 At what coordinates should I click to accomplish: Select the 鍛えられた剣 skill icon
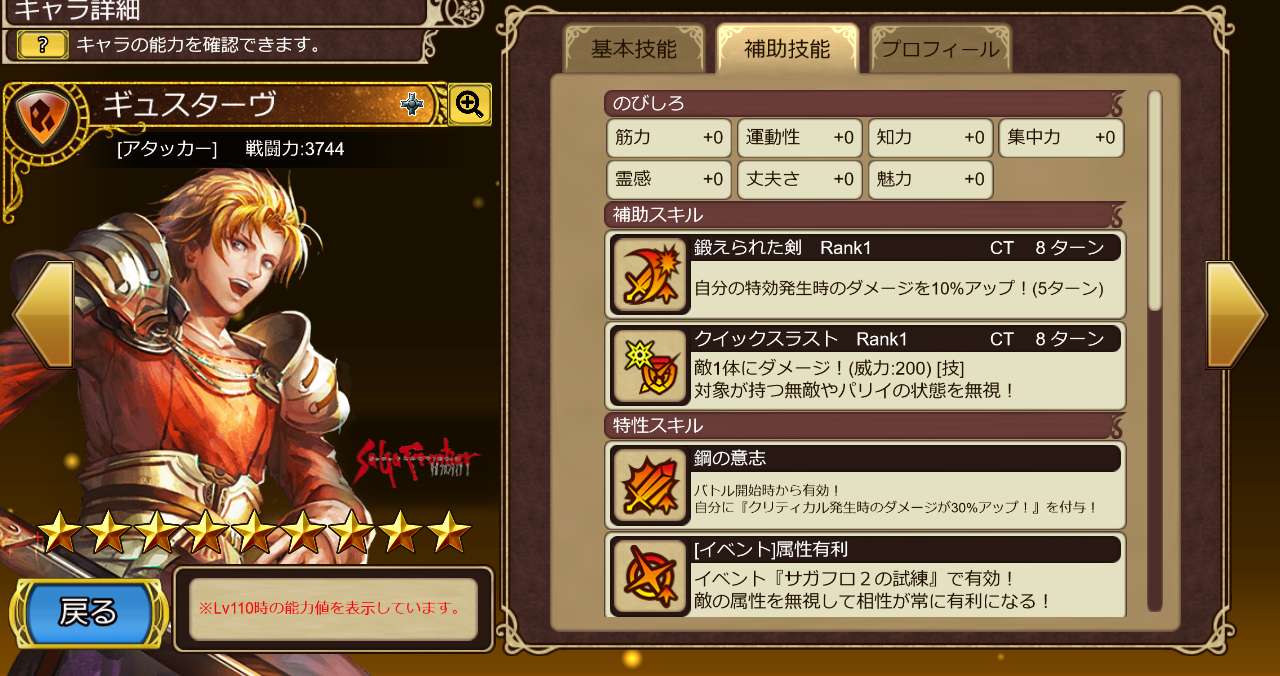(649, 275)
